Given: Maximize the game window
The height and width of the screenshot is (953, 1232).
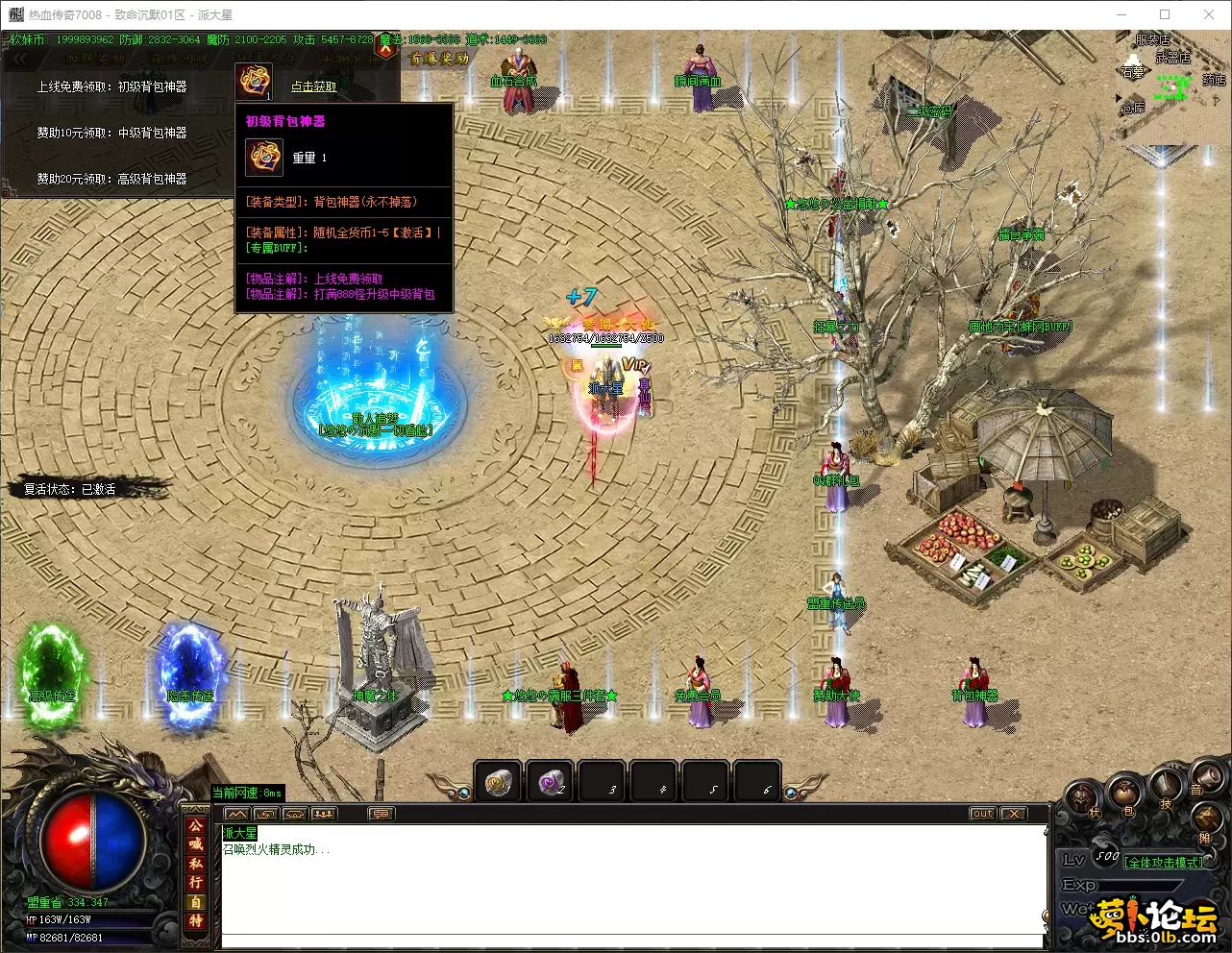Looking at the screenshot, I should [1165, 14].
